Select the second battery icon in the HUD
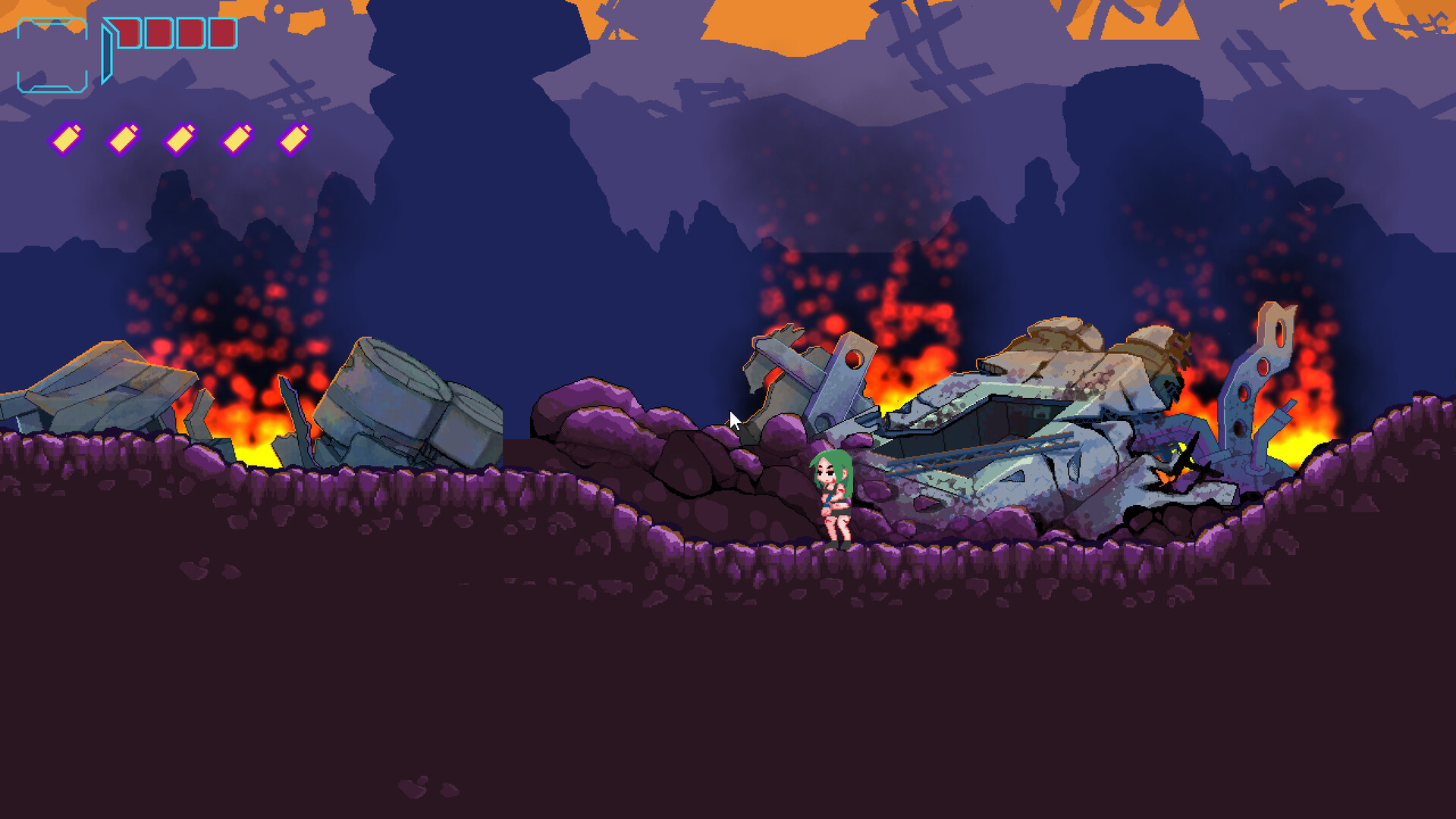The width and height of the screenshot is (1456, 819). [121, 138]
